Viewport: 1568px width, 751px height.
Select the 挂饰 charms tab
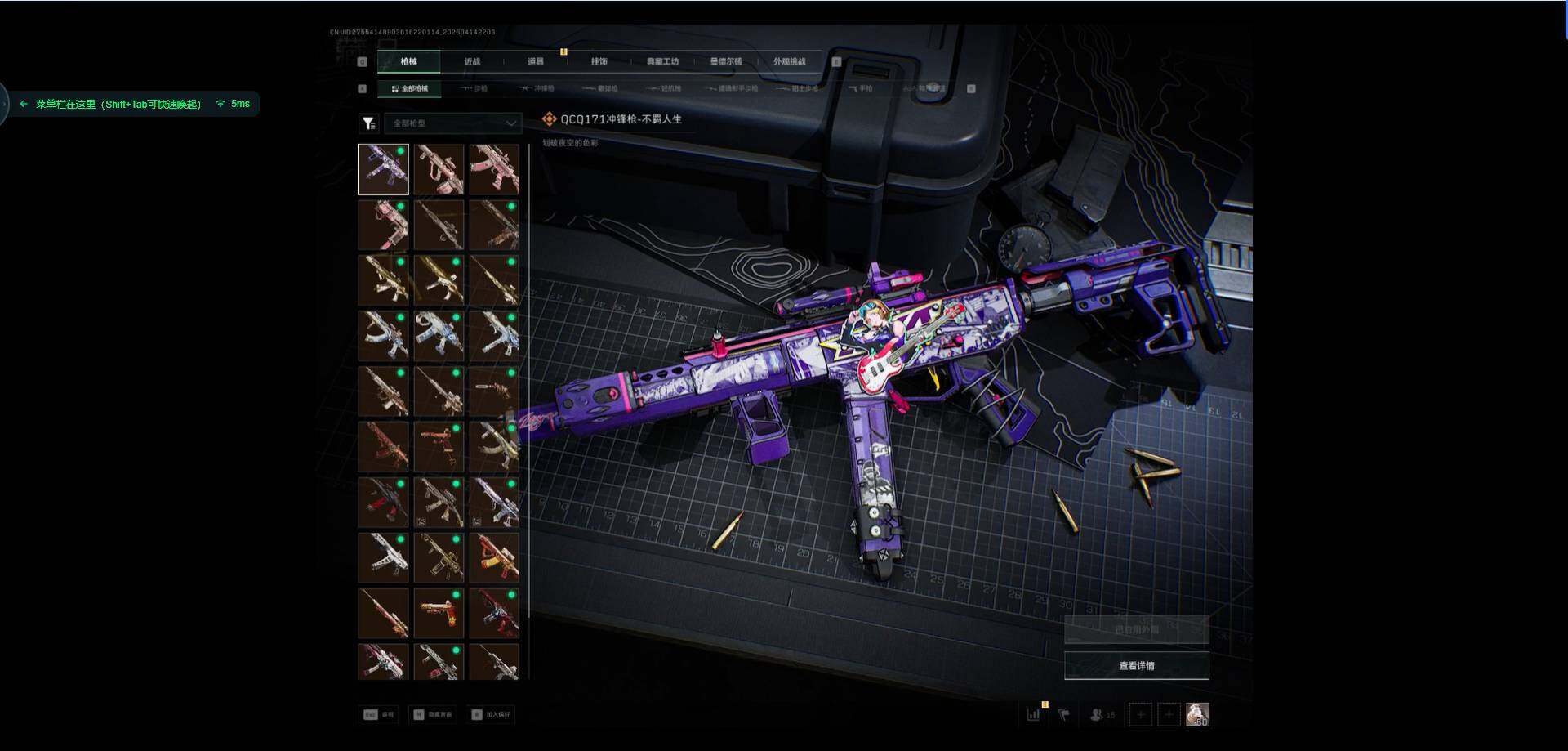point(599,62)
